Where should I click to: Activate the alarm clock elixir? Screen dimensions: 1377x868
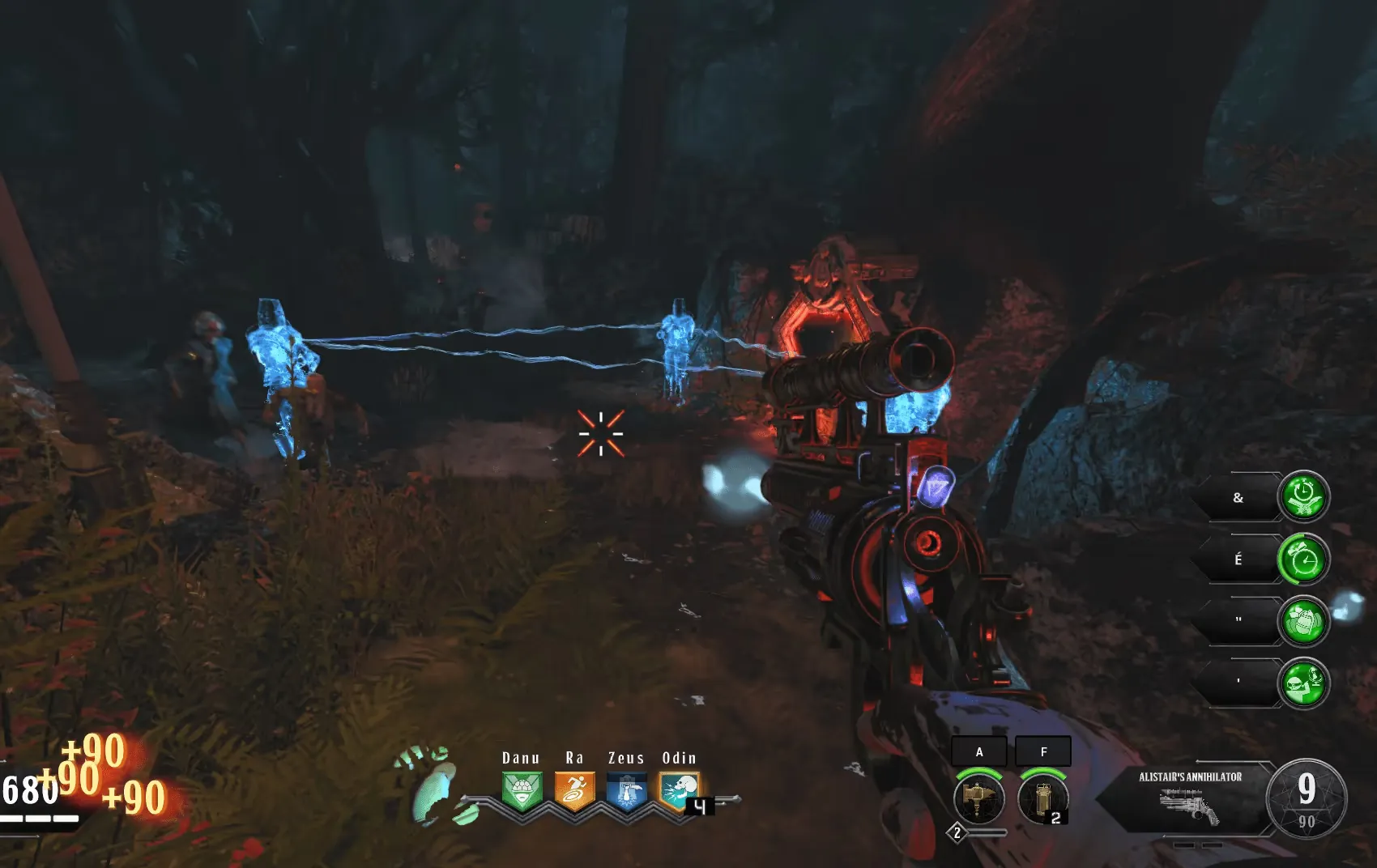1303,559
